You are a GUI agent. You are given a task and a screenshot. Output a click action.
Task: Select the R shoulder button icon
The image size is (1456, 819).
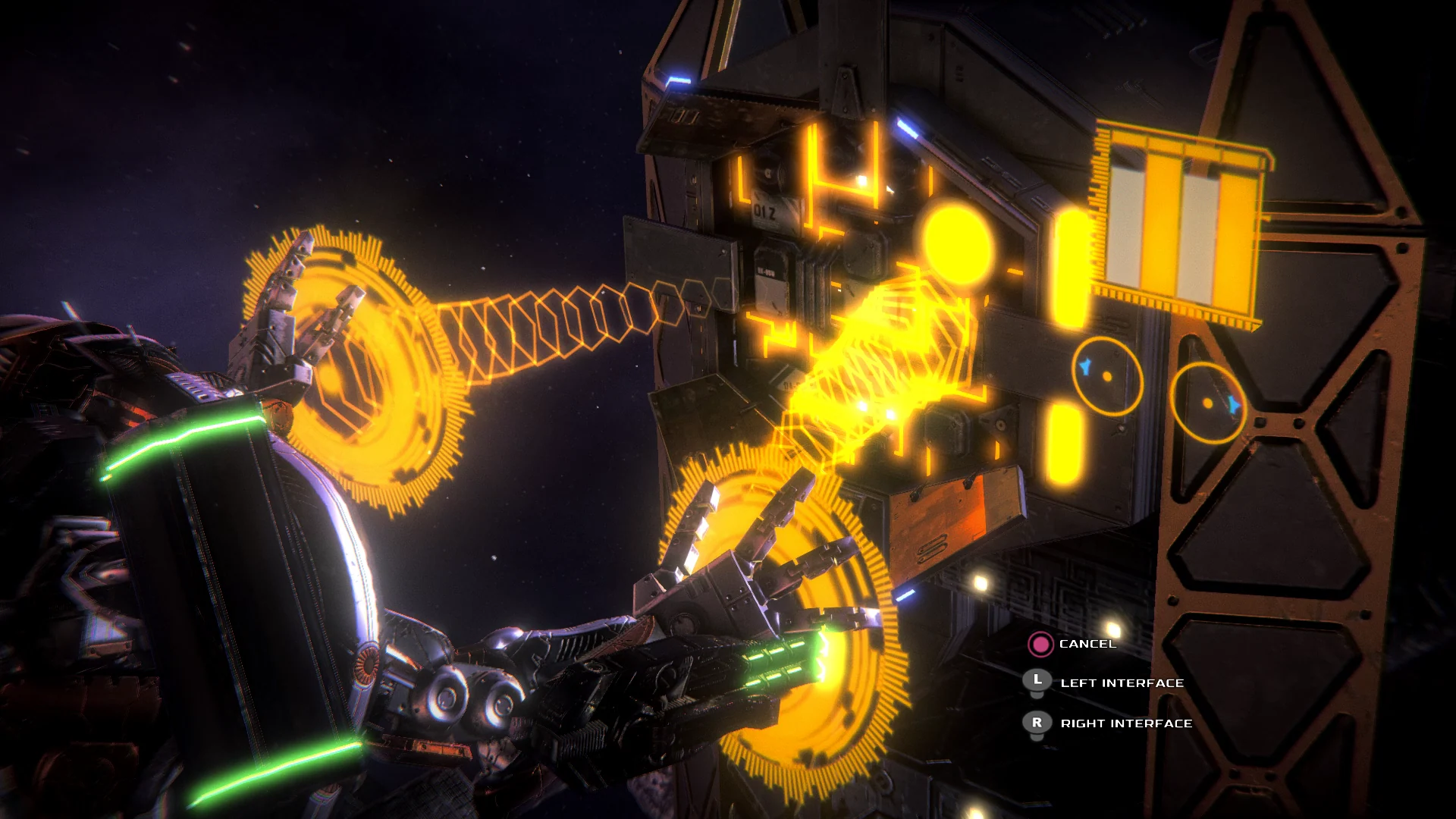click(x=1036, y=723)
